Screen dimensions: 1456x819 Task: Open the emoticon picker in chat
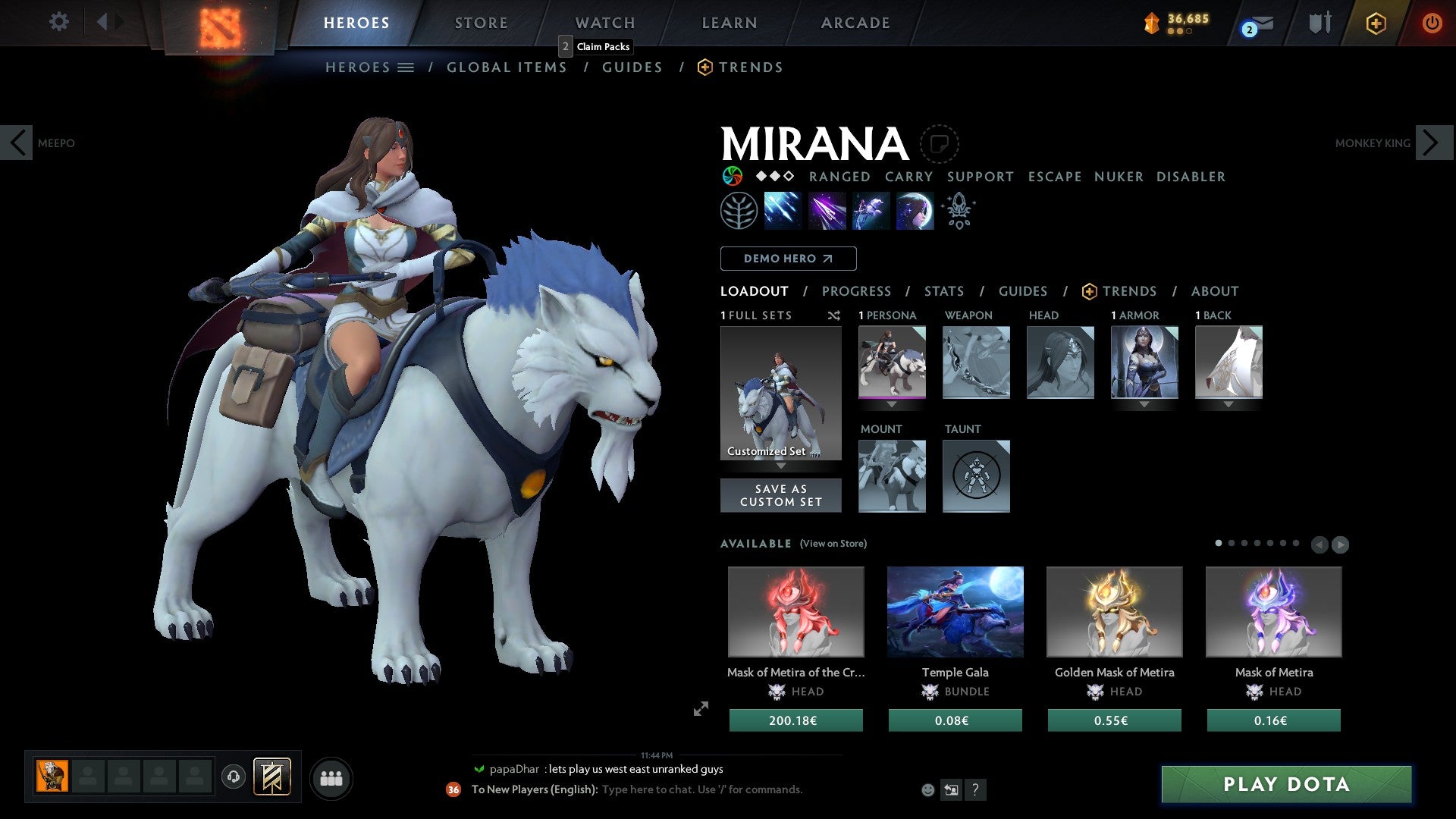(927, 789)
